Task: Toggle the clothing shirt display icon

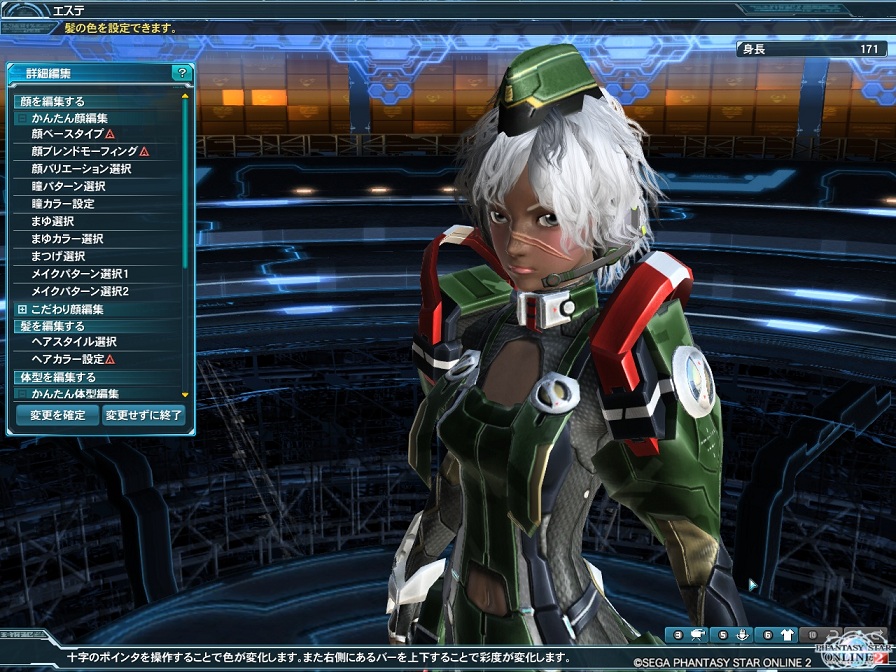Action: (x=787, y=634)
